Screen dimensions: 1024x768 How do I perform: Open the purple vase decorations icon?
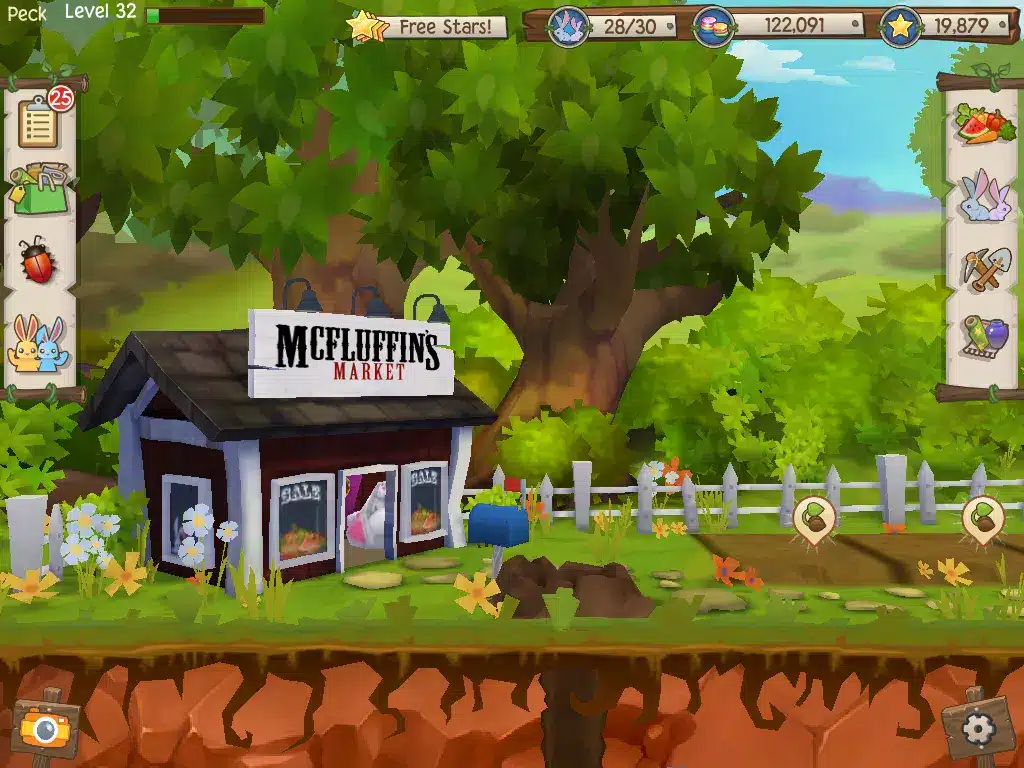984,337
